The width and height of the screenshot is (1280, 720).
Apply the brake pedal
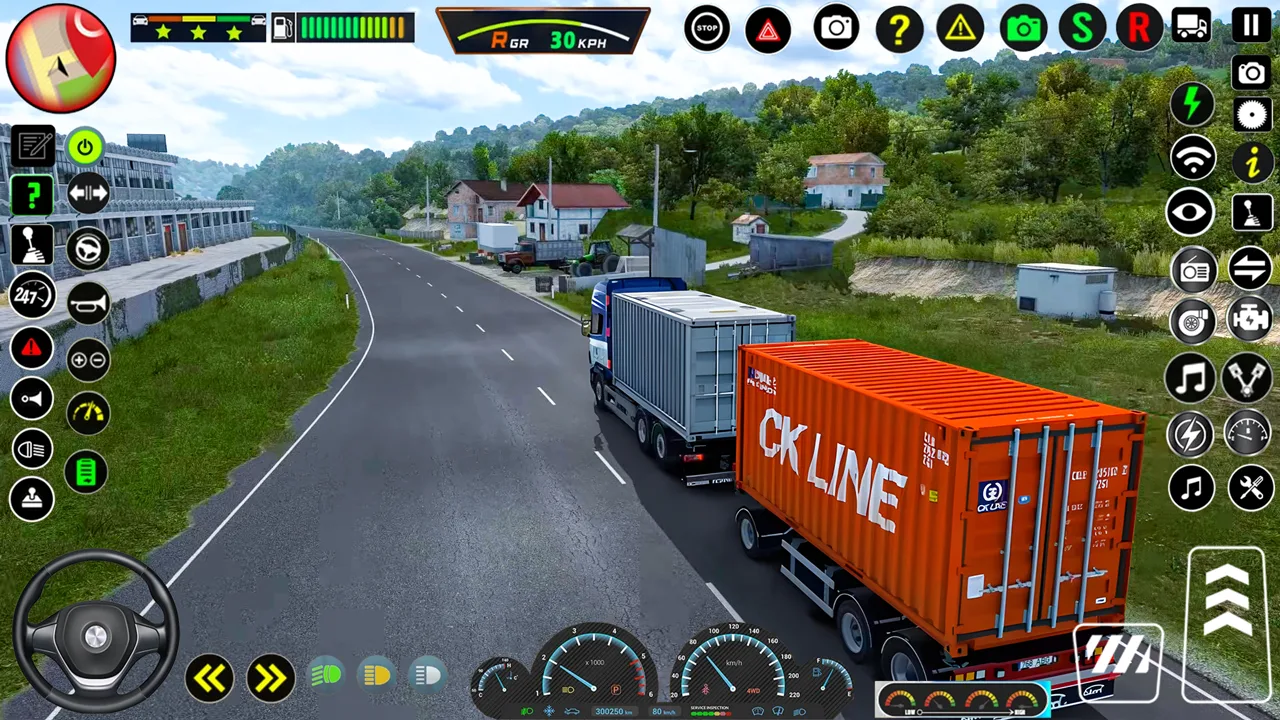(x=1117, y=655)
